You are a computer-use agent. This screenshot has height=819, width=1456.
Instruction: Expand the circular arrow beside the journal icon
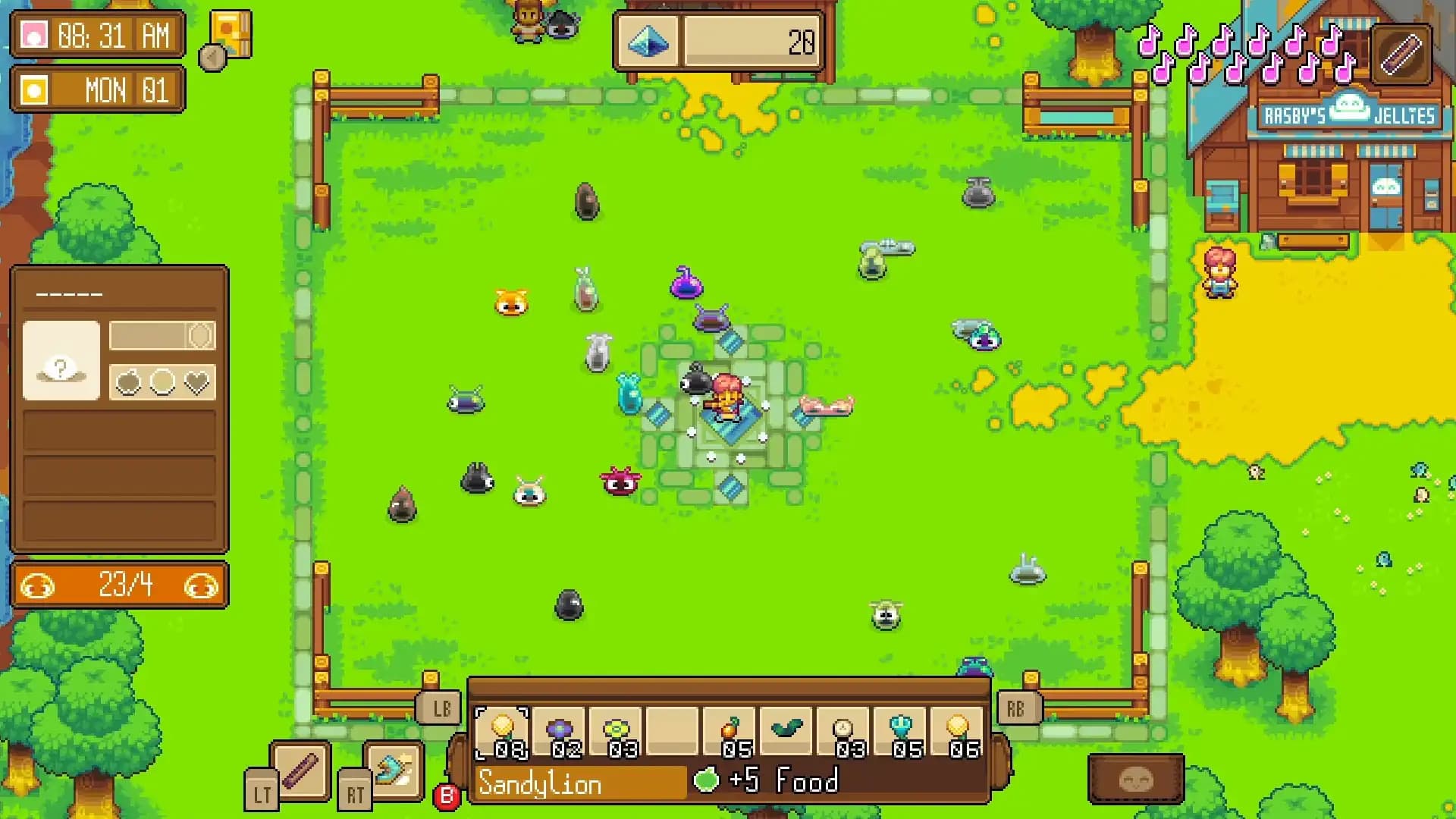point(212,57)
